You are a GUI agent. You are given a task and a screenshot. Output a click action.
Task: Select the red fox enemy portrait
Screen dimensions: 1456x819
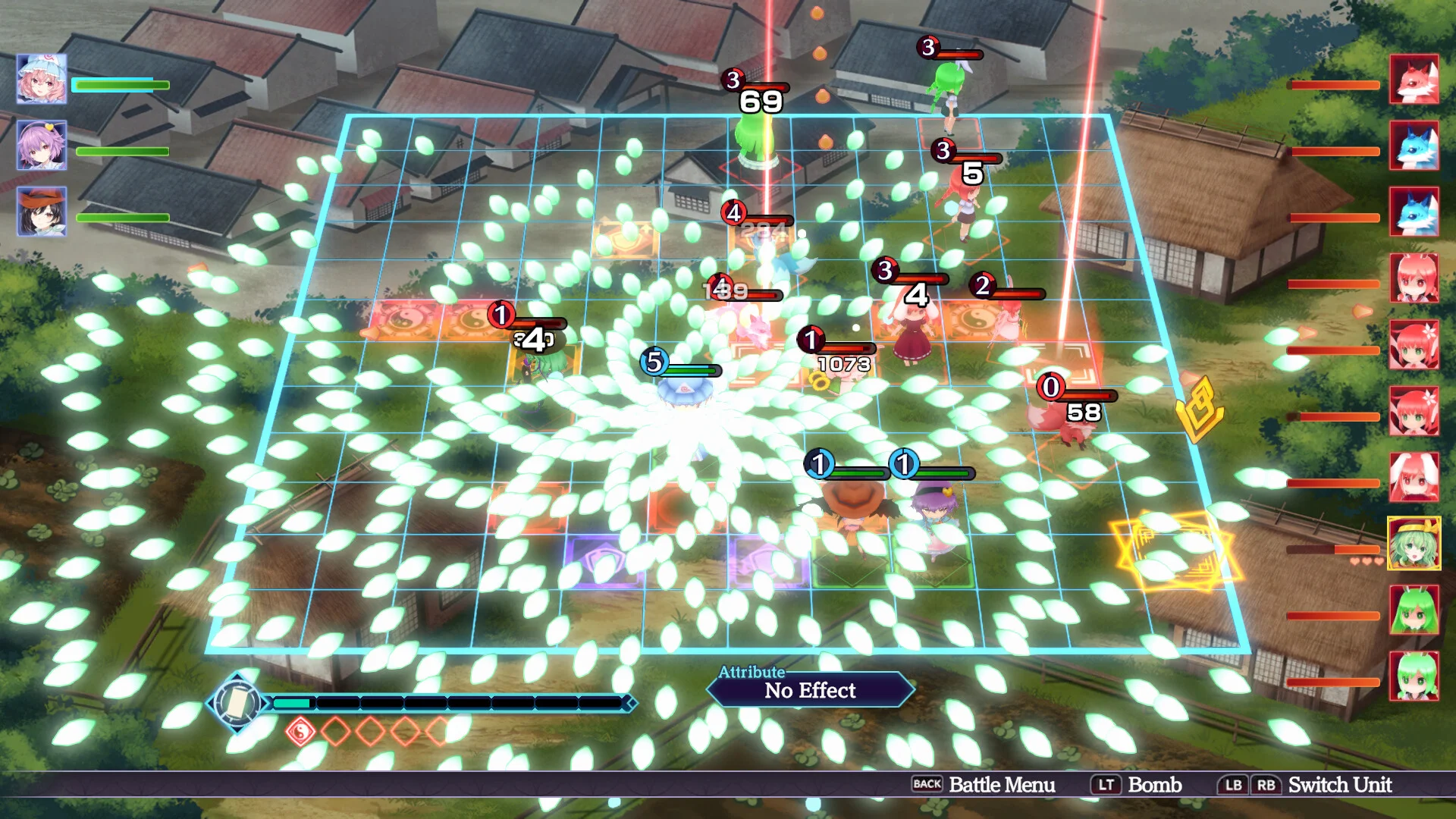click(x=1414, y=80)
